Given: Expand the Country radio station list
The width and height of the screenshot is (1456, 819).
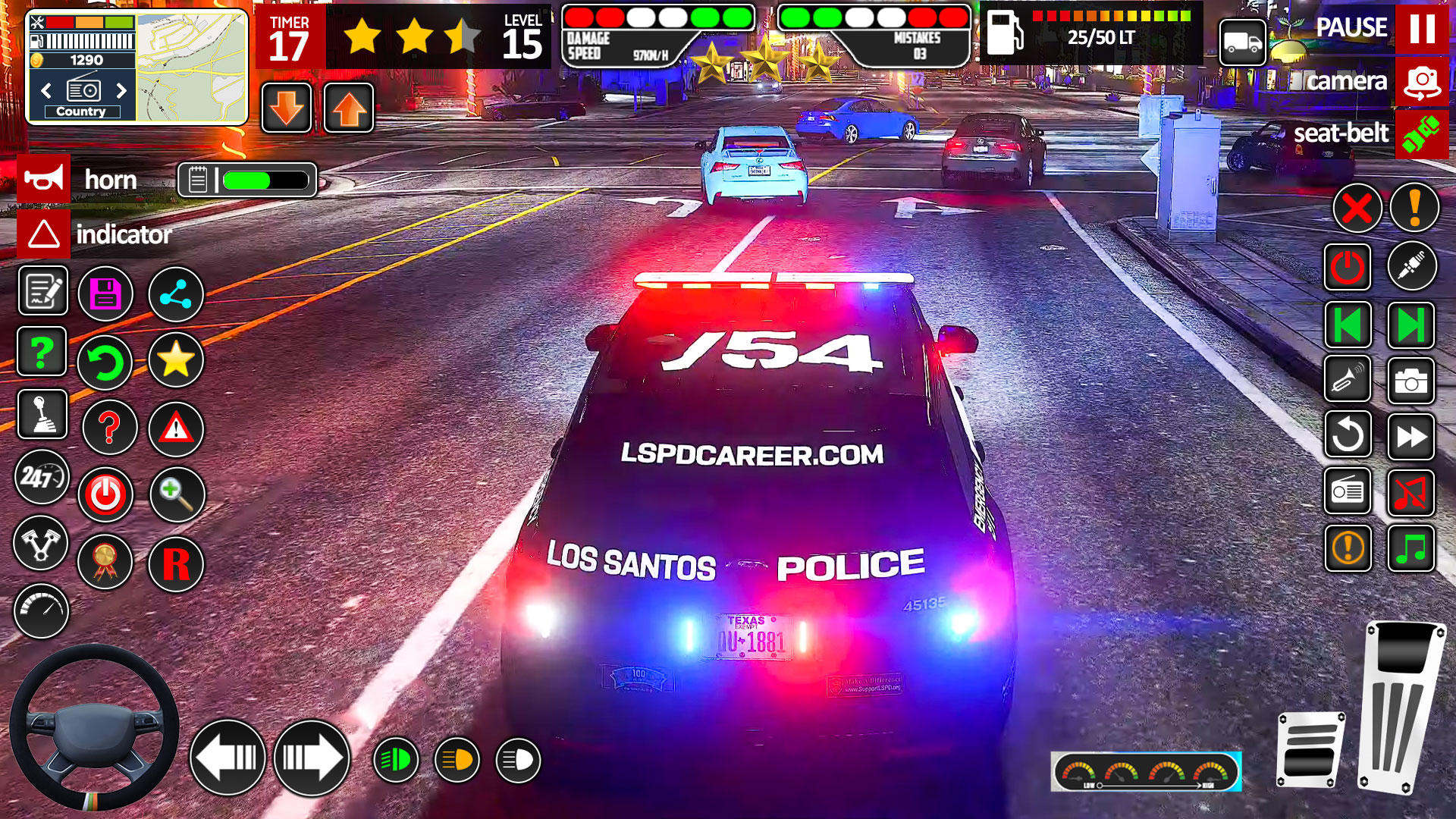Looking at the screenshot, I should coord(83,111).
